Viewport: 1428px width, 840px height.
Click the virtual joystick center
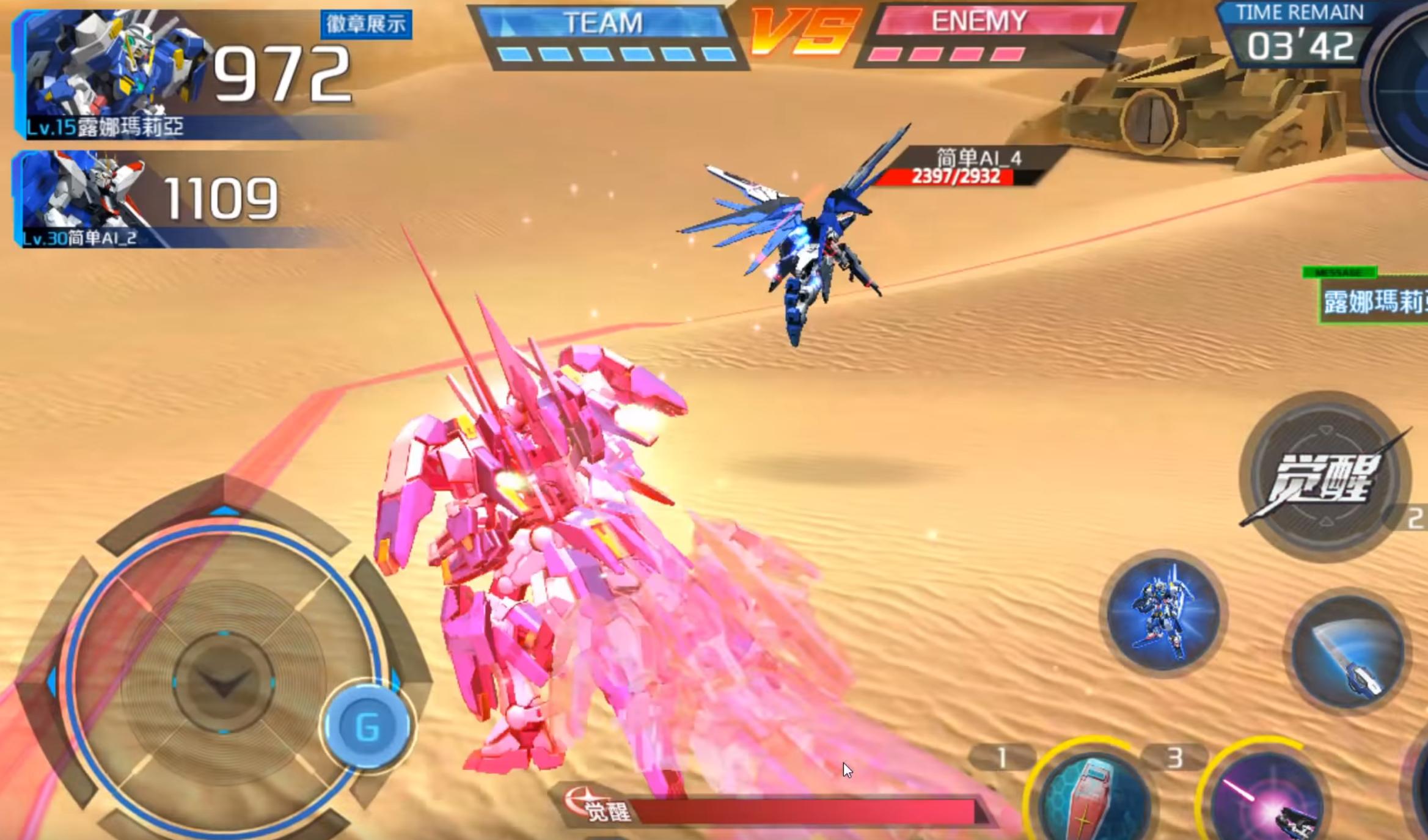coord(223,681)
